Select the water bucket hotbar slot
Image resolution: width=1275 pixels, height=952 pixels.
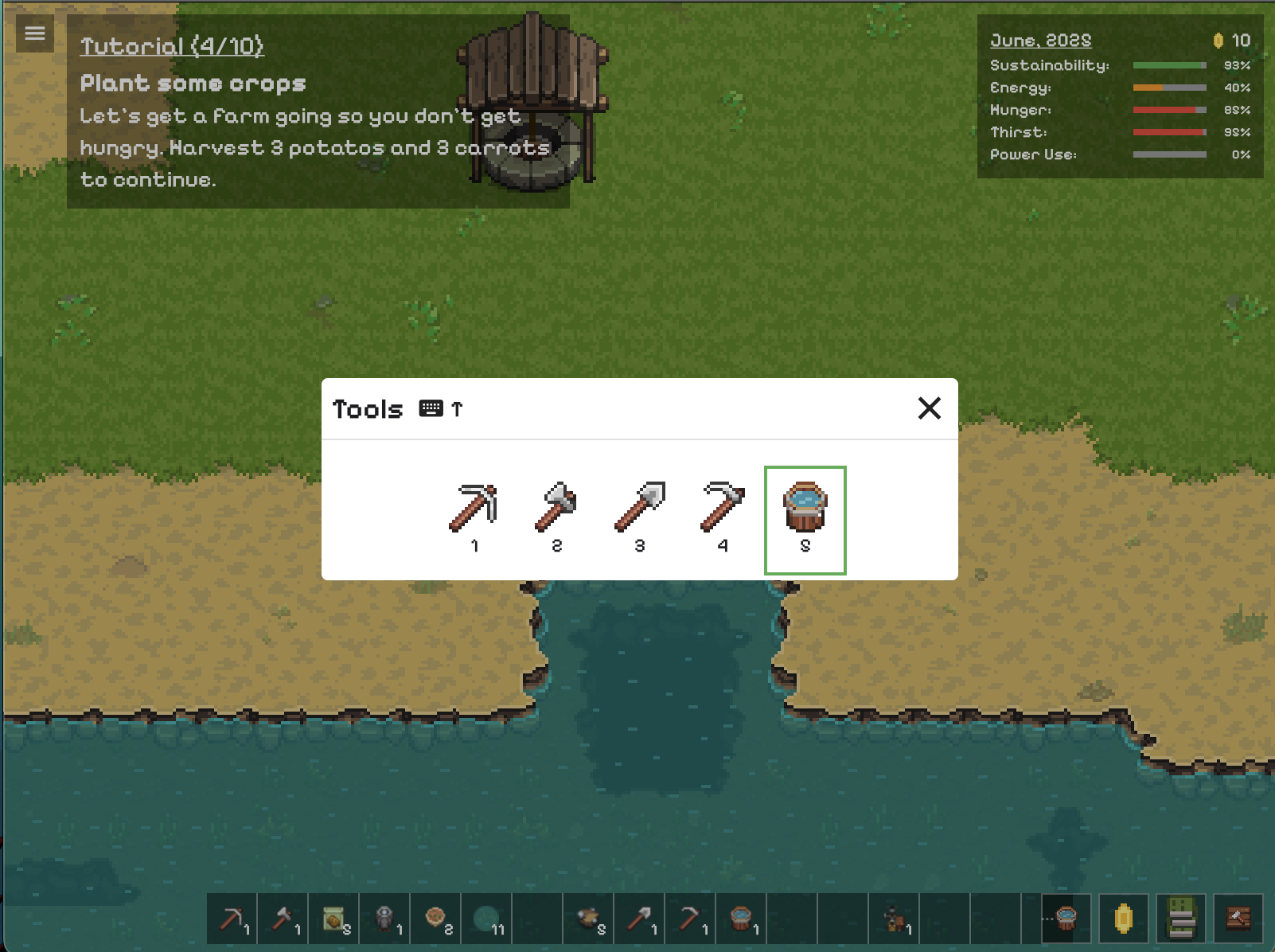click(x=742, y=919)
